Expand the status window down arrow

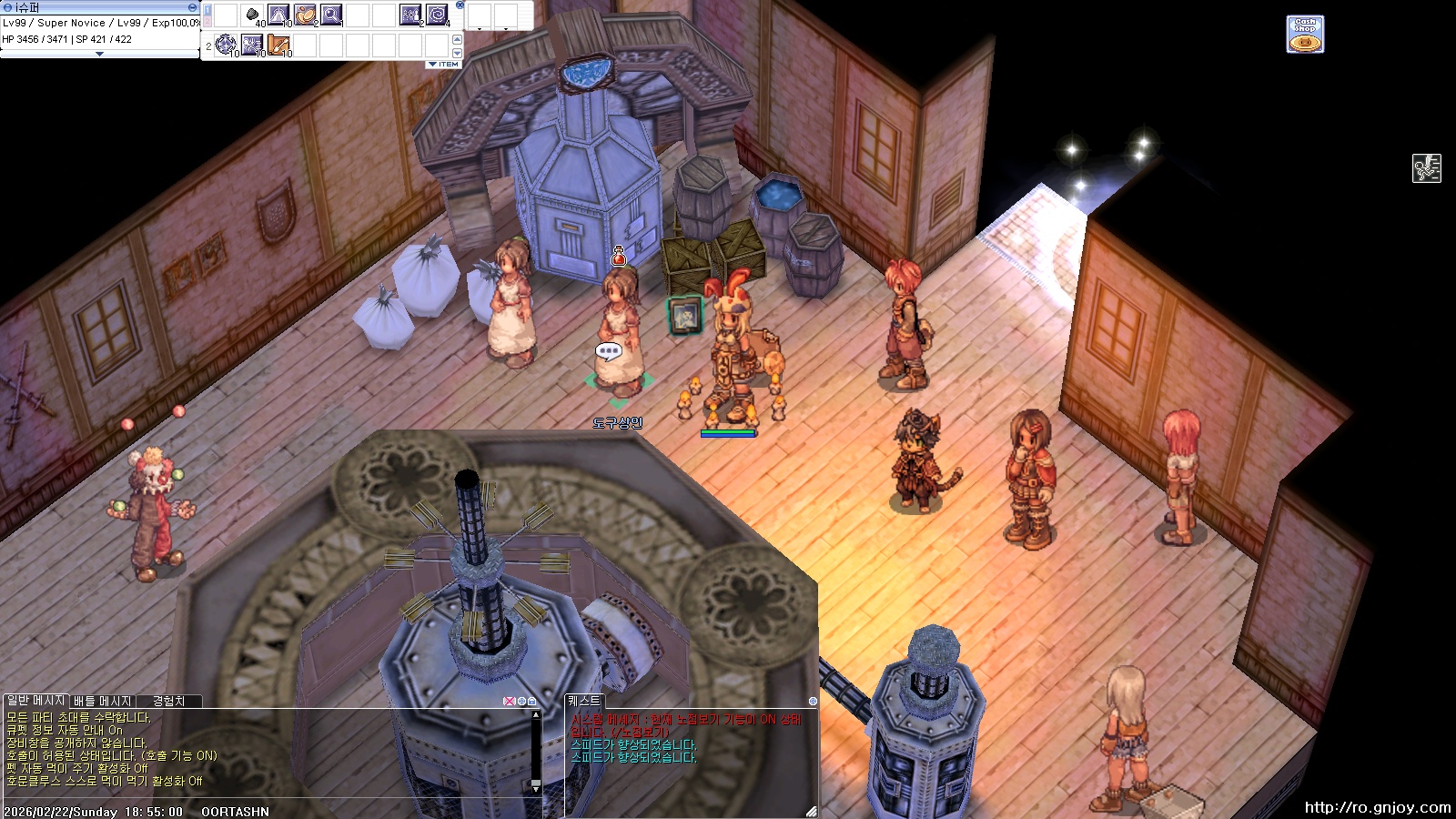click(99, 54)
